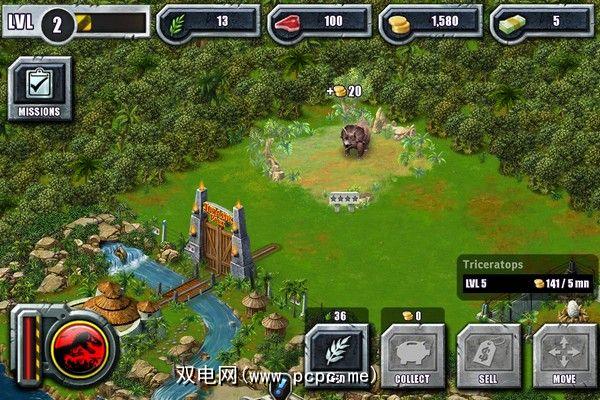Collect the floating +20 coin bubble
This screenshot has width=600, height=400.
[345, 91]
